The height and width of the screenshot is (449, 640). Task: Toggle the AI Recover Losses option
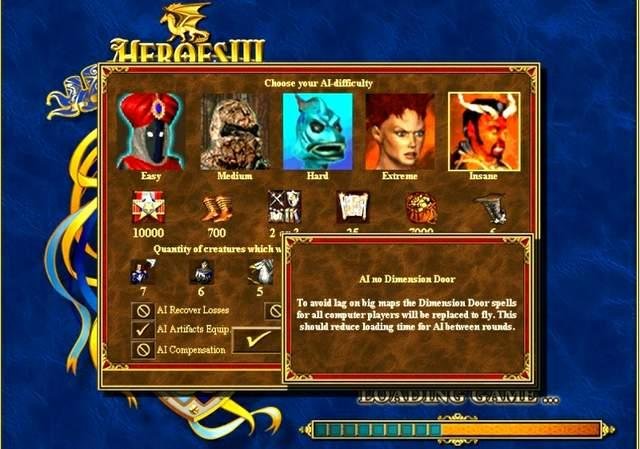(x=143, y=310)
